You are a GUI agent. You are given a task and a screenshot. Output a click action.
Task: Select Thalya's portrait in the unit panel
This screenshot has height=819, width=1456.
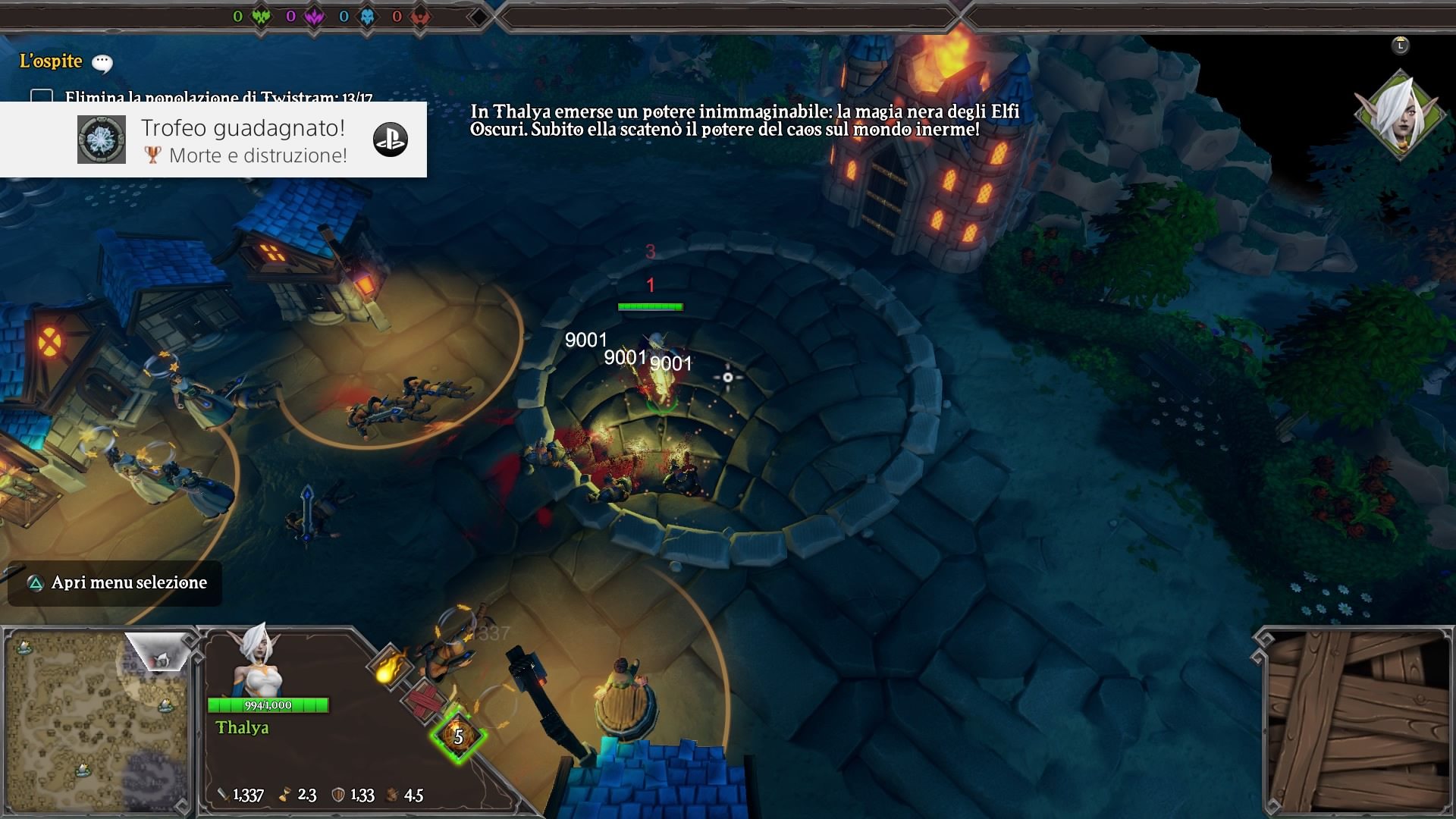tap(257, 661)
